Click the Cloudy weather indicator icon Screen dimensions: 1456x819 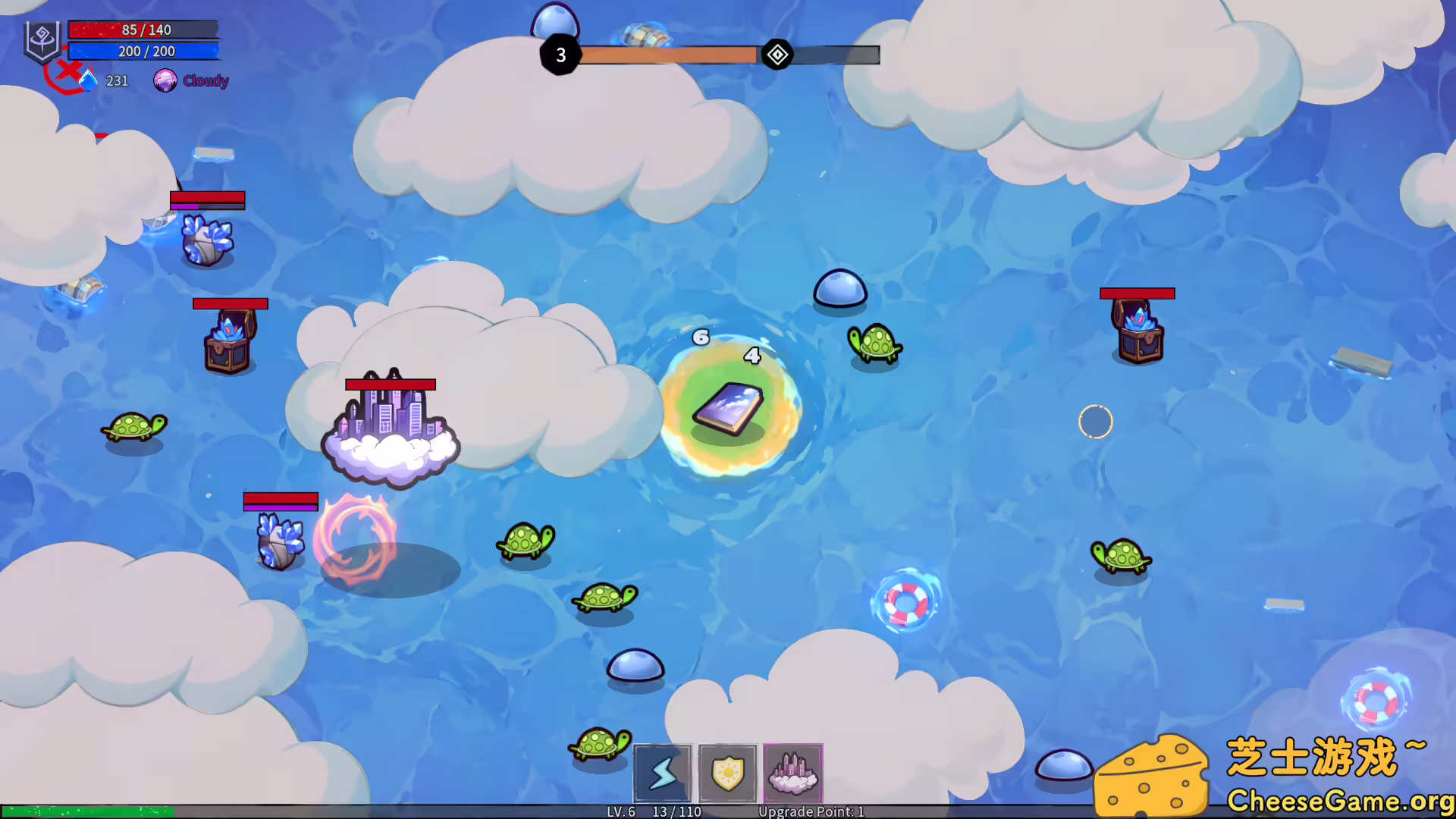pyautogui.click(x=166, y=79)
